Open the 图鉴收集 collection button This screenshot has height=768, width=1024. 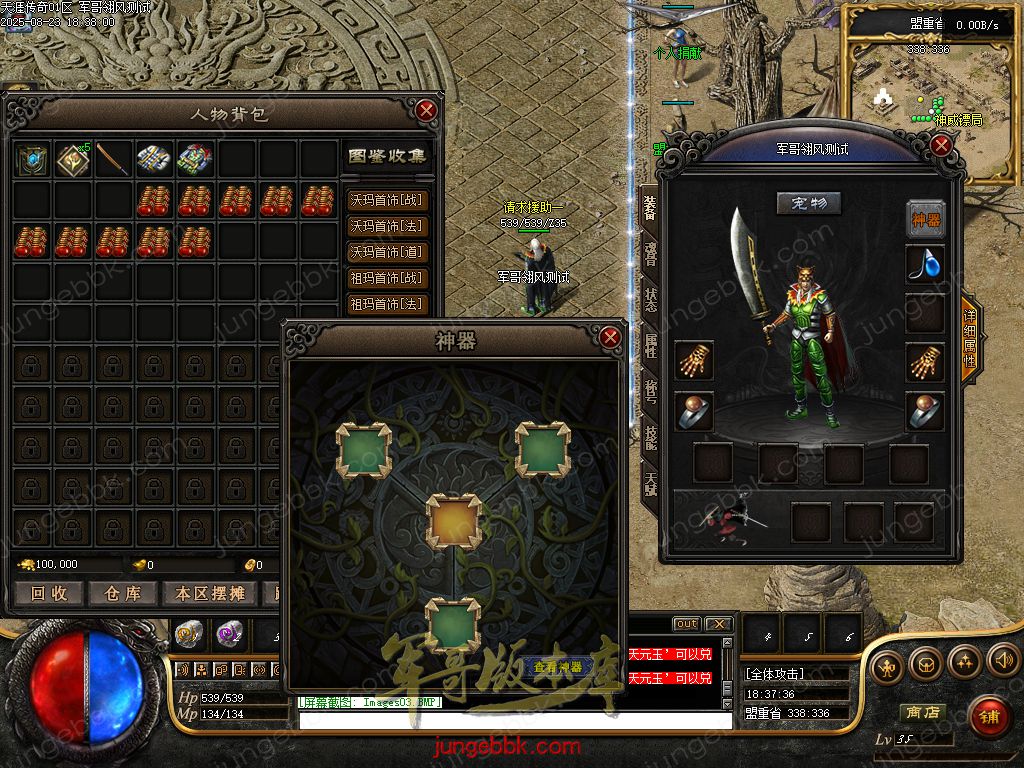point(386,156)
